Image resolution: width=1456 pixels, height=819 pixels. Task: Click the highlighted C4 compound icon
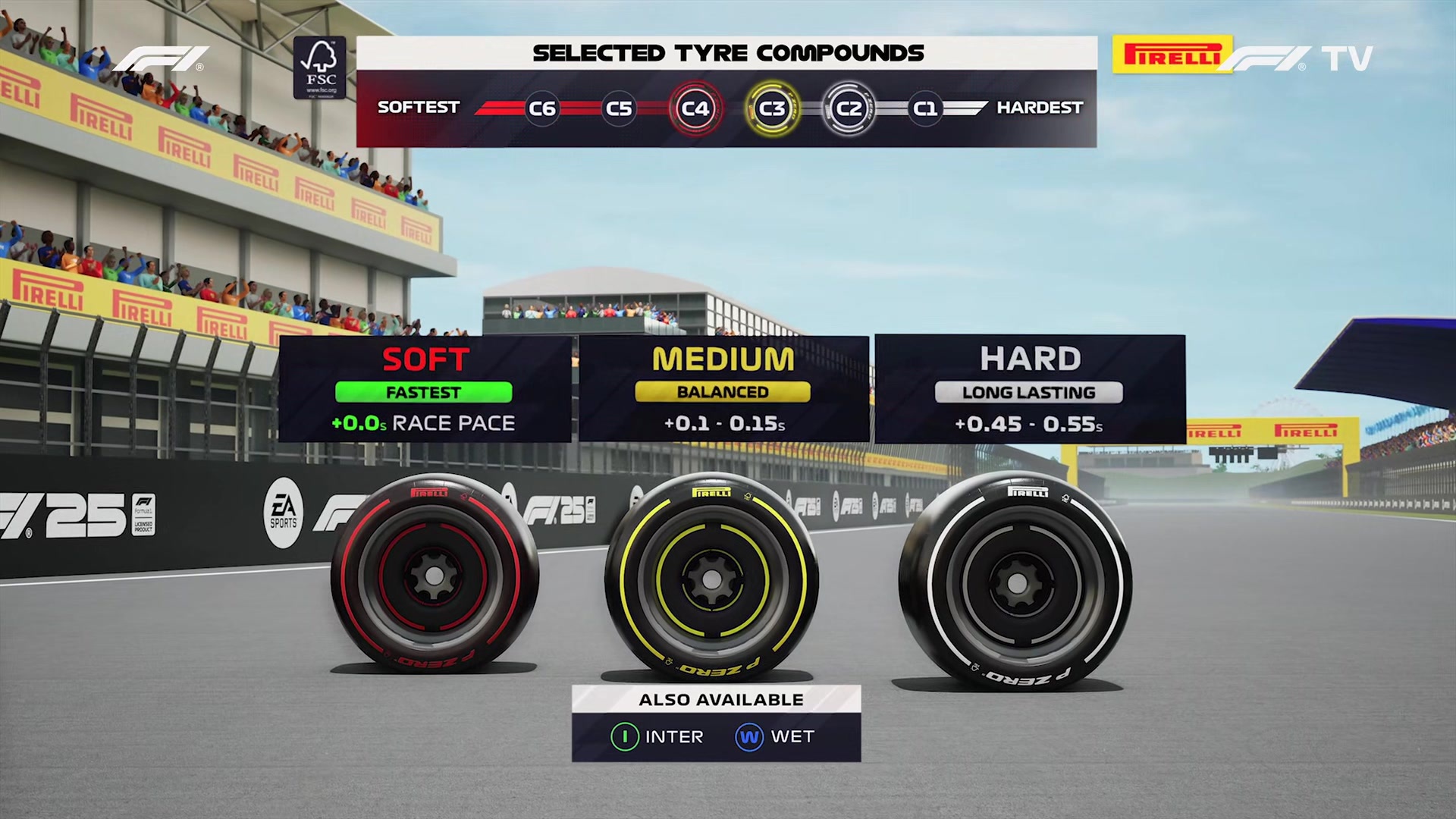point(695,108)
